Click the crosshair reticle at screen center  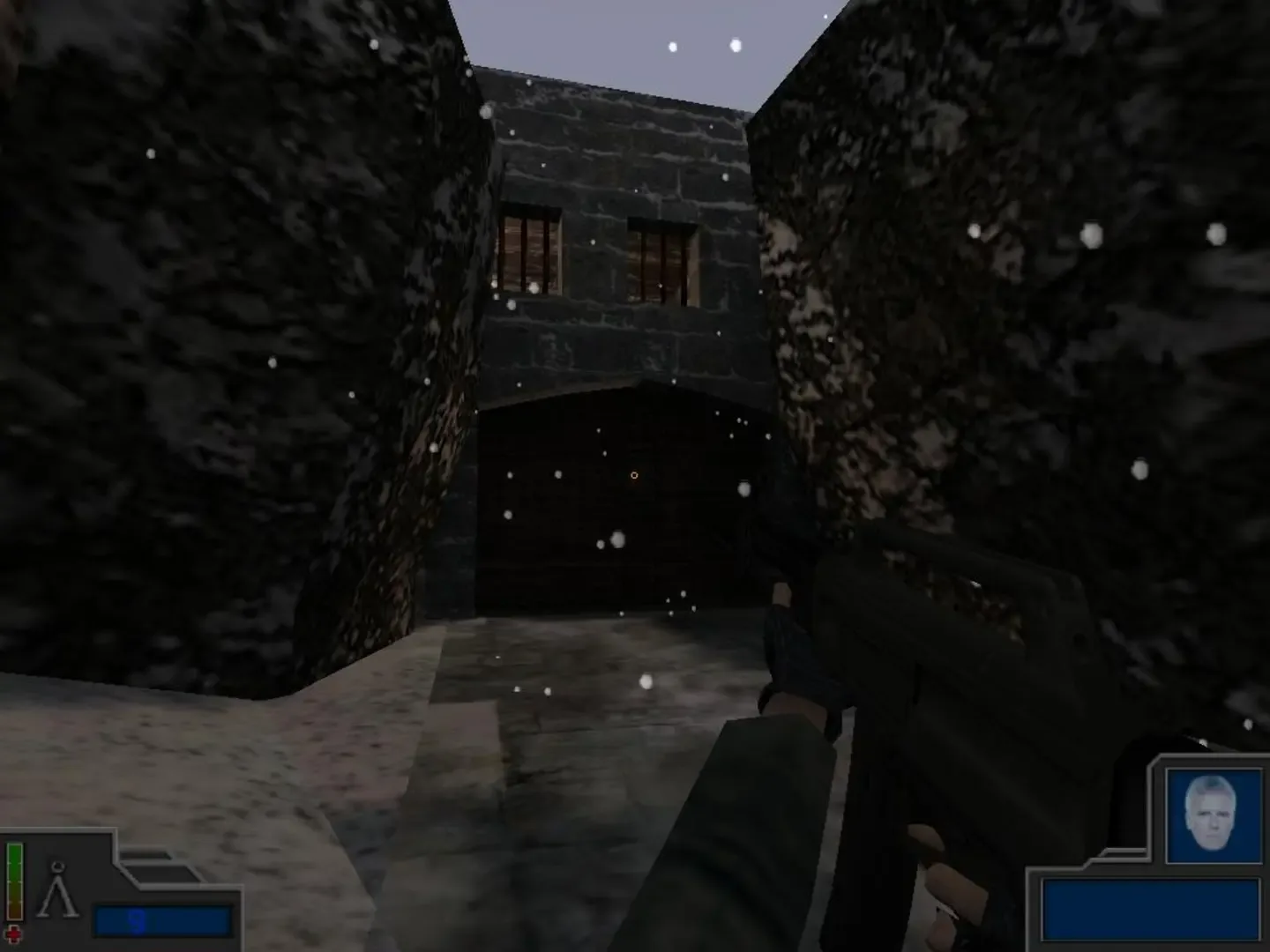tap(633, 476)
